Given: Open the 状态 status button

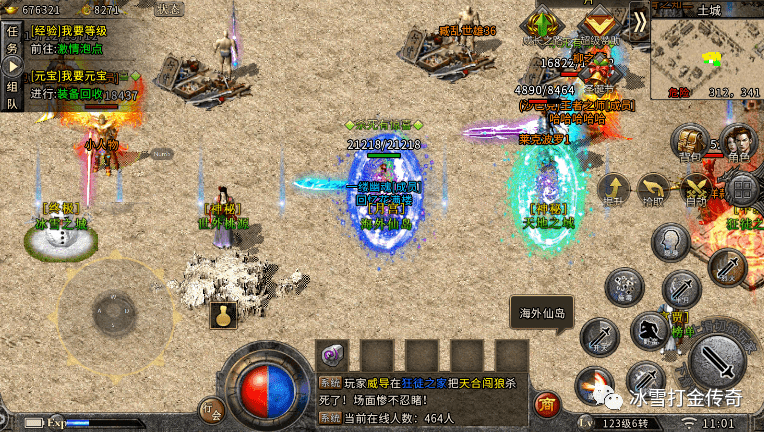Looking at the screenshot, I should click(x=169, y=9).
